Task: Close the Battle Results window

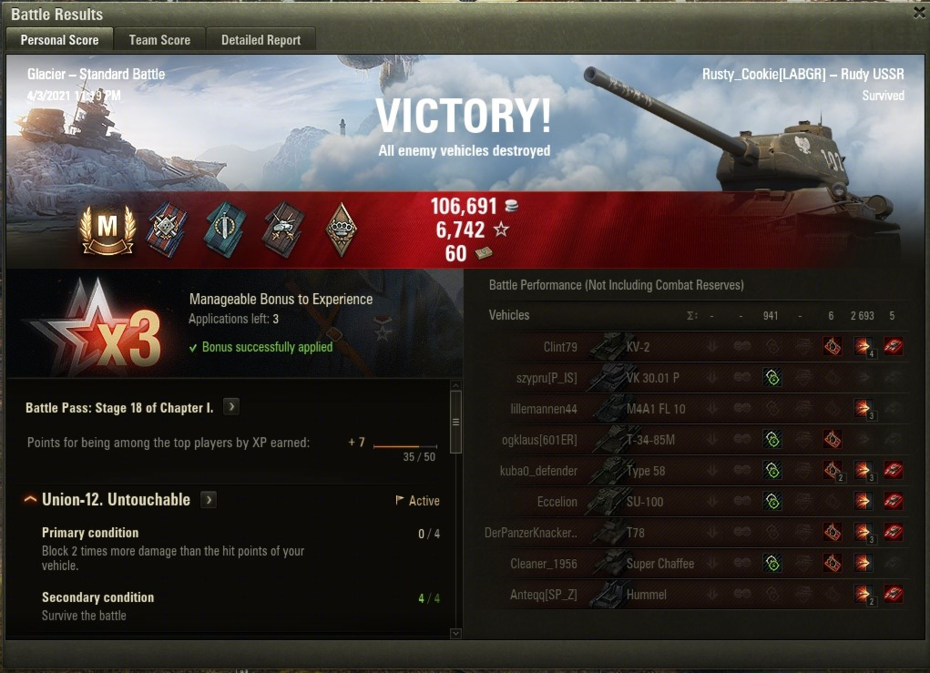Action: (919, 12)
